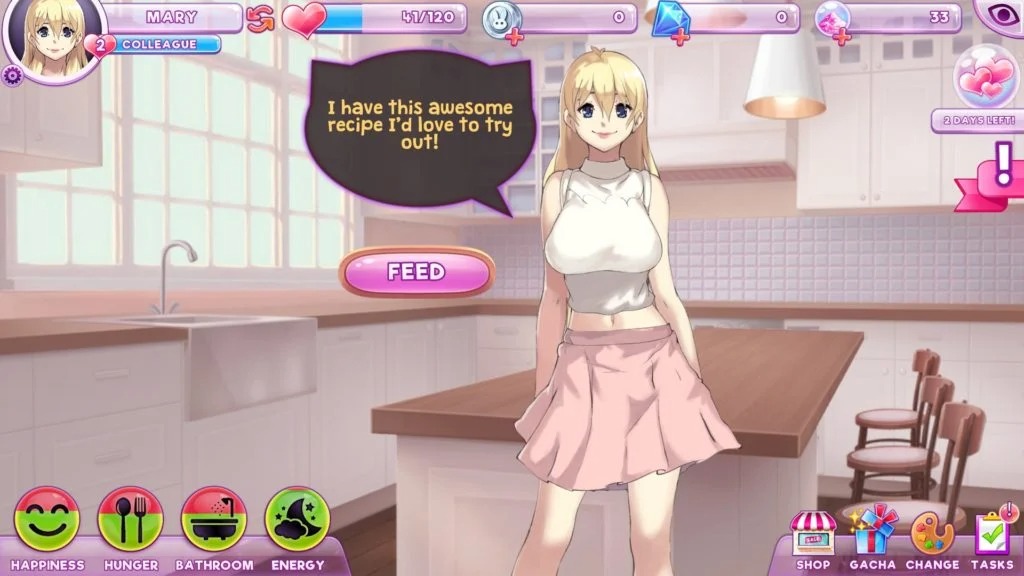The image size is (1024, 576).
Task: Open the Shop menu
Action: pyautogui.click(x=813, y=535)
